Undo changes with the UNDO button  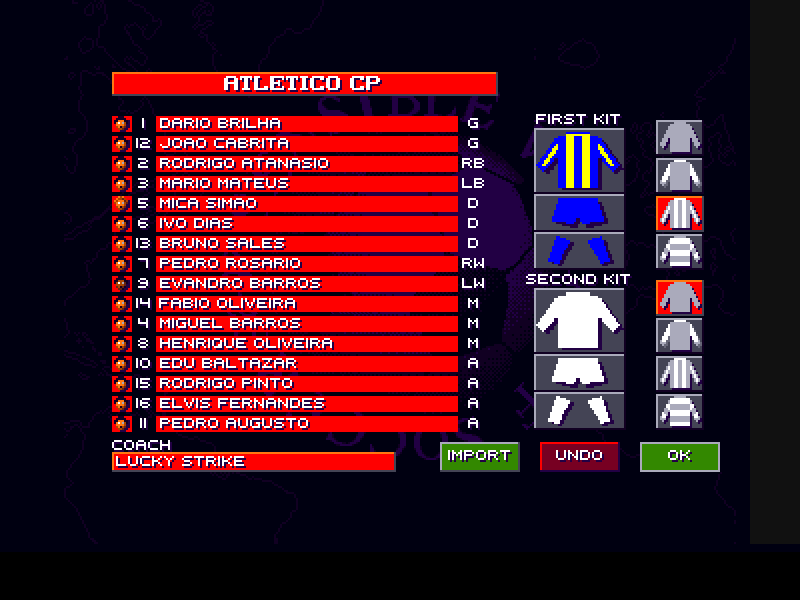click(579, 456)
